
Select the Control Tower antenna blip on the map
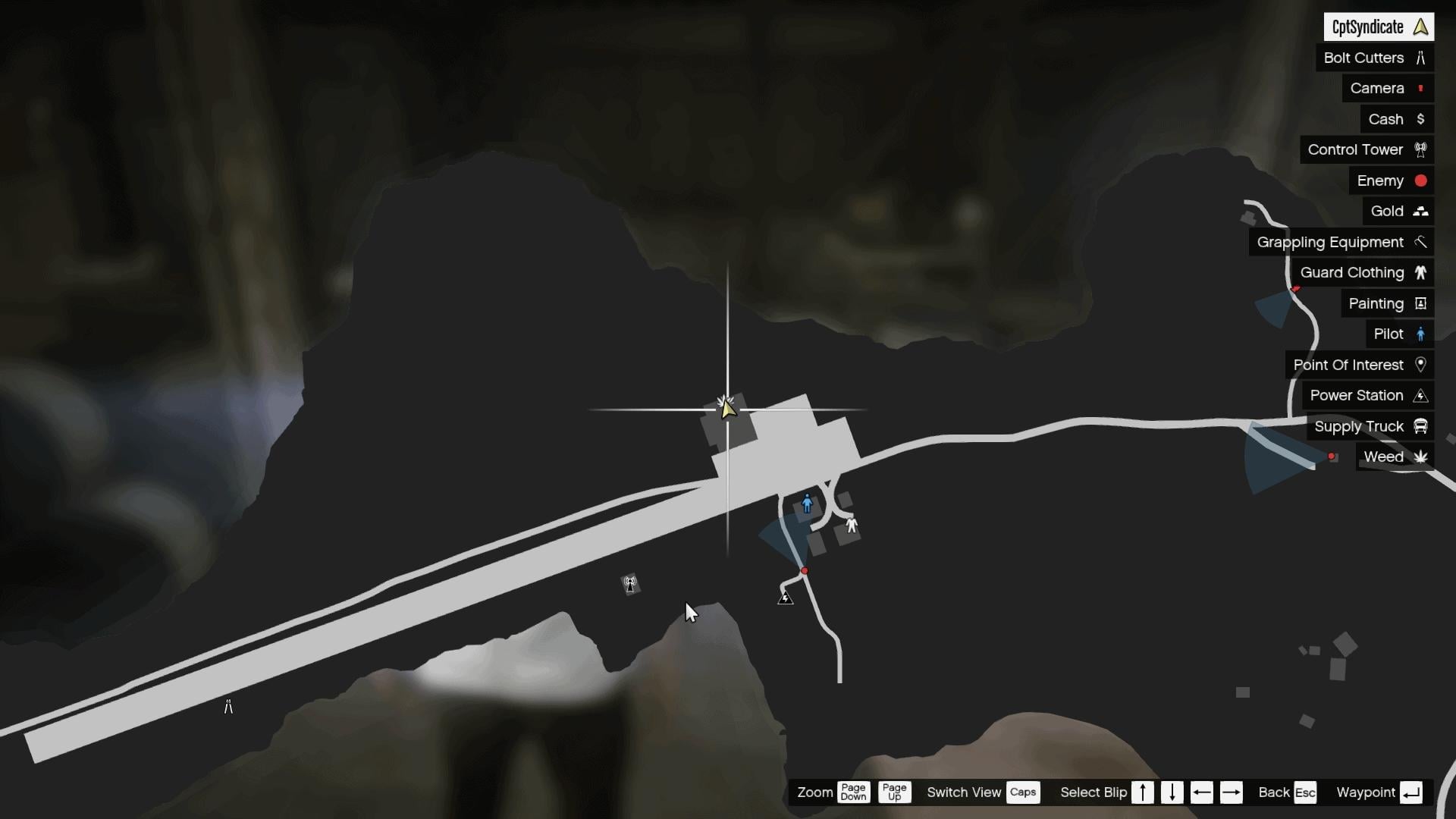pos(631,584)
